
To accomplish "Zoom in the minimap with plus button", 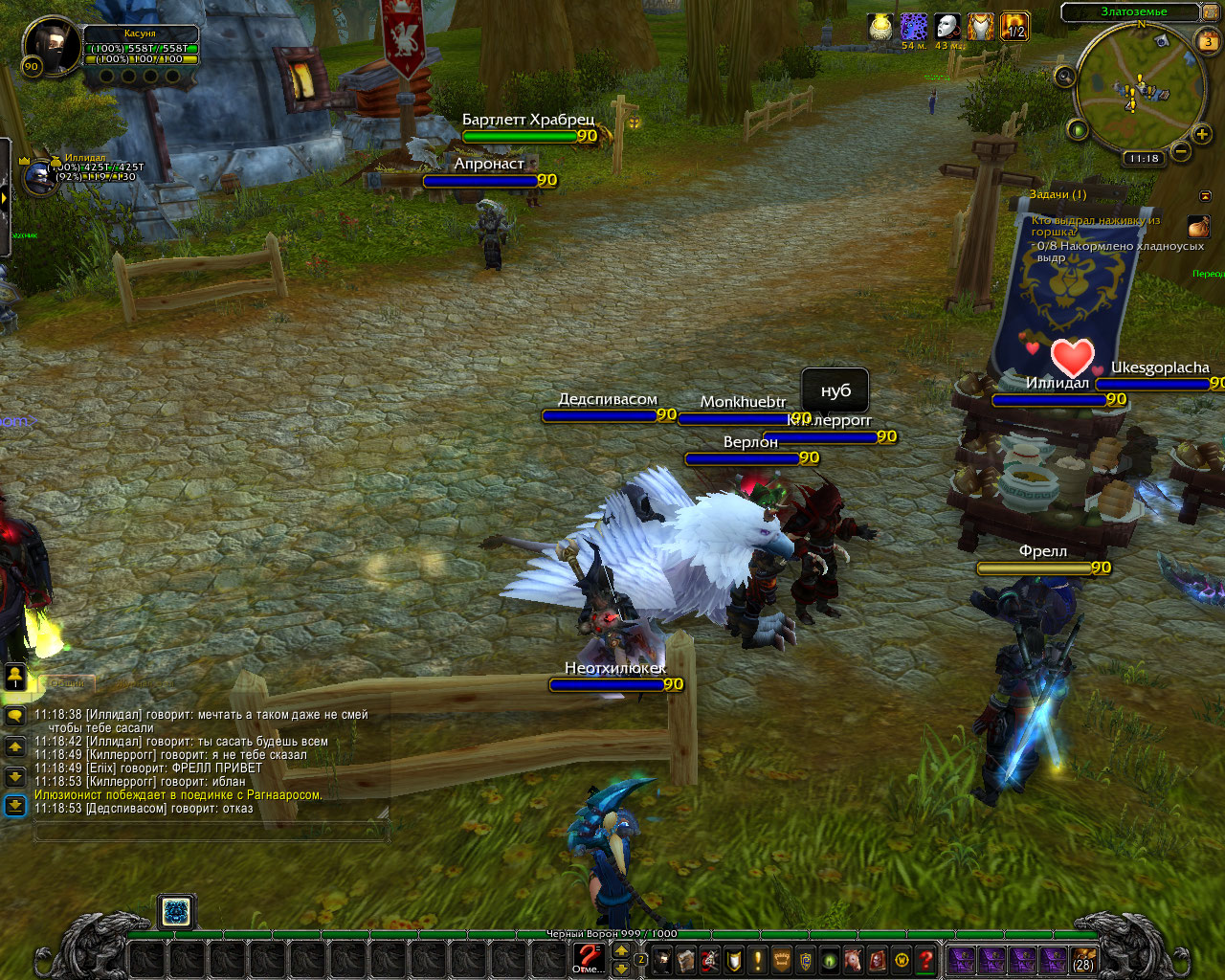I will 1202,134.
